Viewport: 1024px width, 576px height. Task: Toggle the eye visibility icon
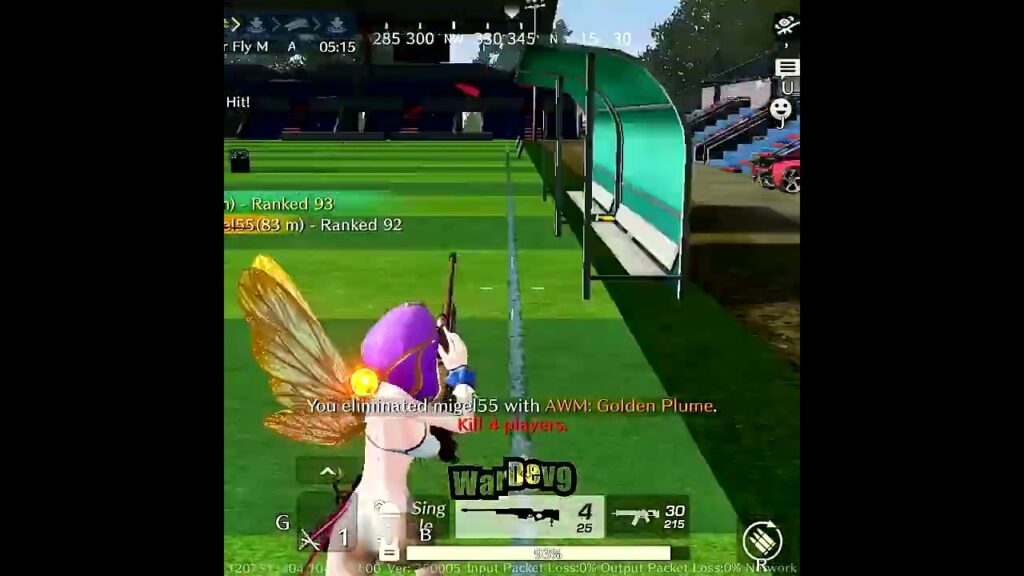[786, 26]
